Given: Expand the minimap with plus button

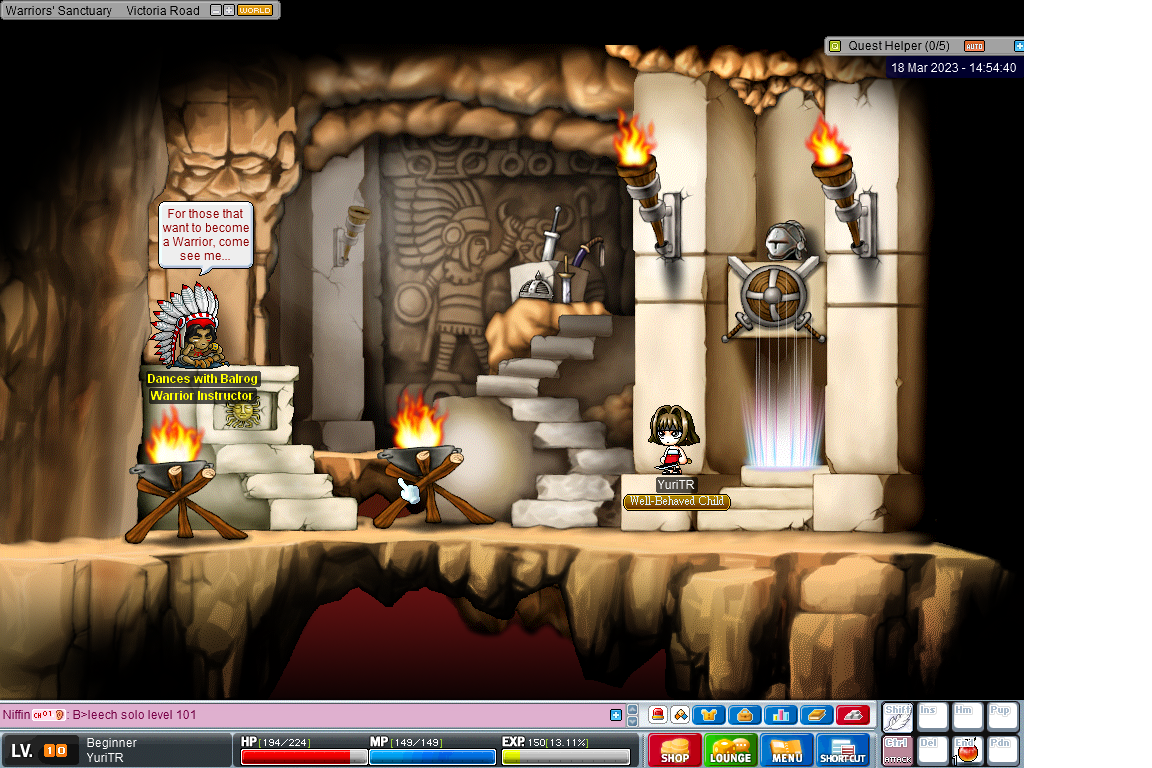Looking at the screenshot, I should coord(229,10).
